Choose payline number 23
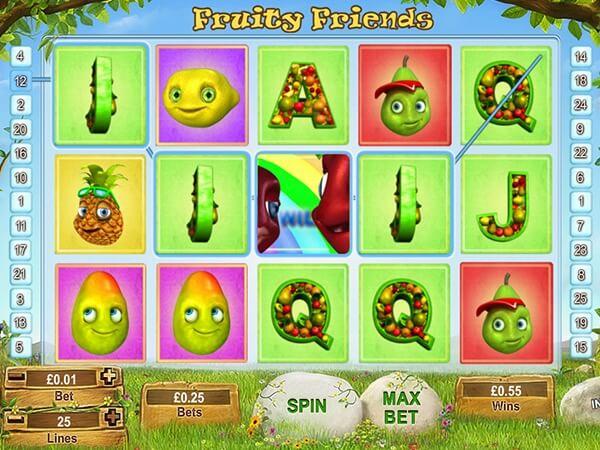The height and width of the screenshot is (450, 600). point(580,249)
